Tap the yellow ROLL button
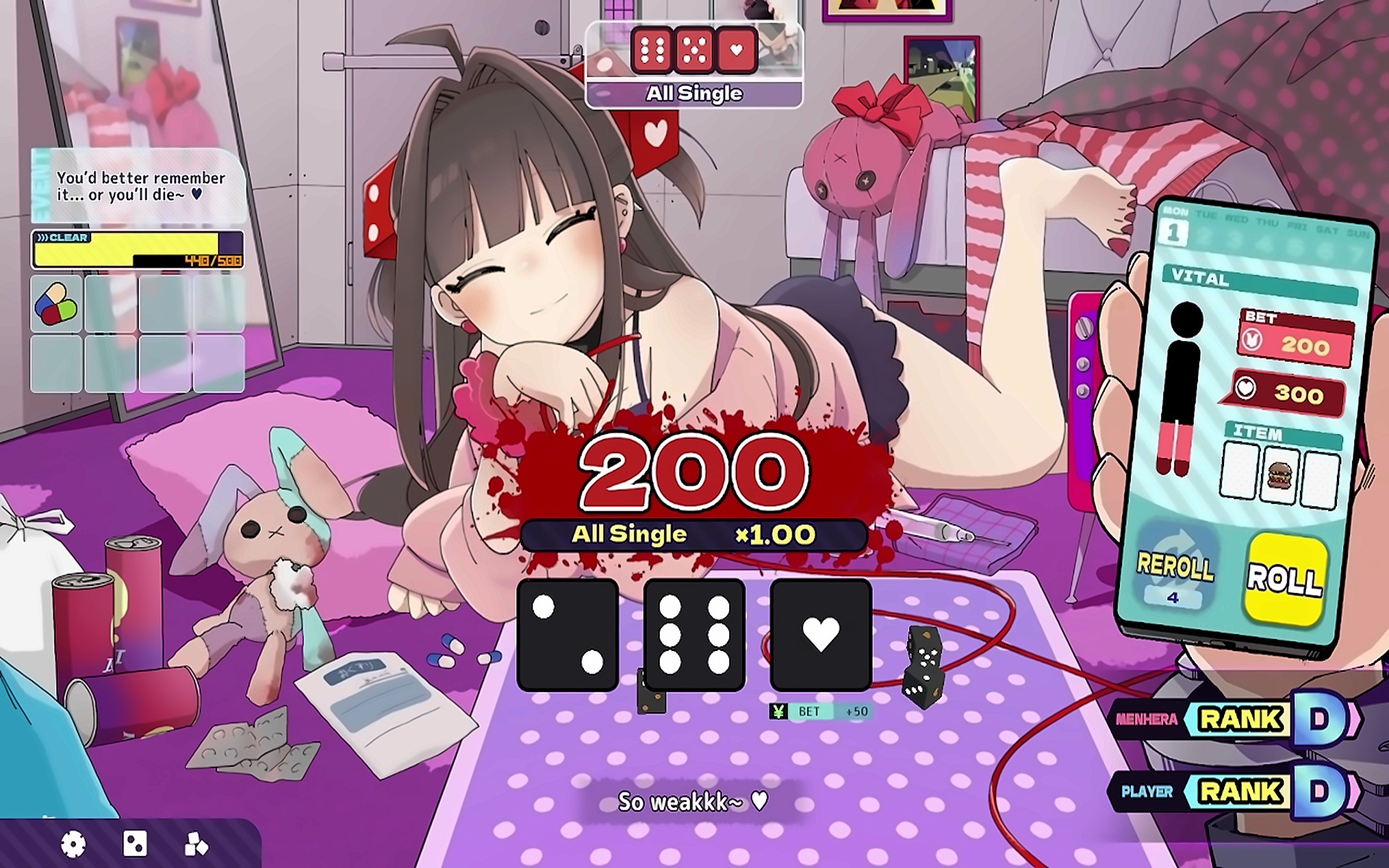Image resolution: width=1389 pixels, height=868 pixels. [x=1285, y=579]
